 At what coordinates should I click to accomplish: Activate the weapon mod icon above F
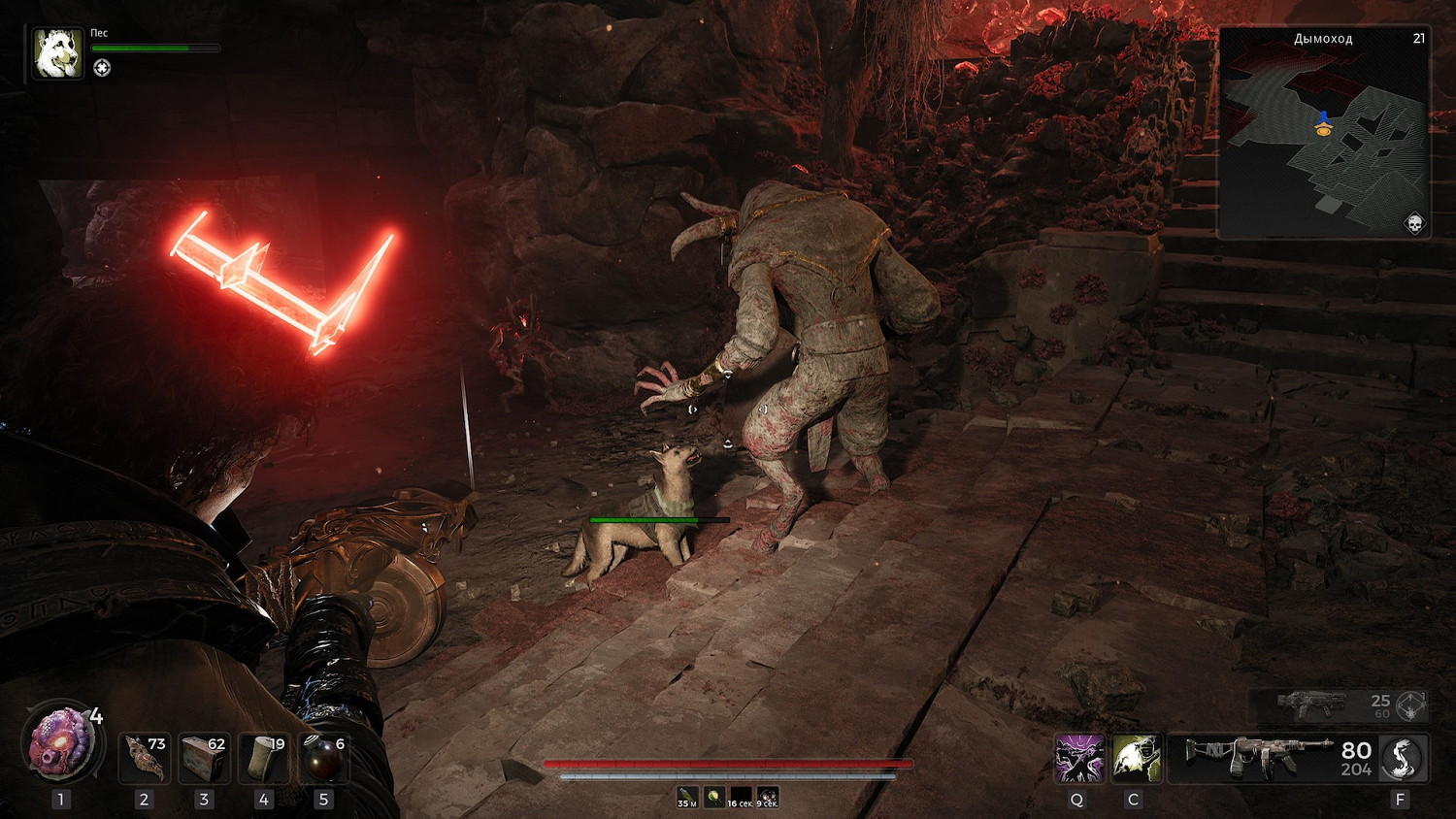(1402, 758)
